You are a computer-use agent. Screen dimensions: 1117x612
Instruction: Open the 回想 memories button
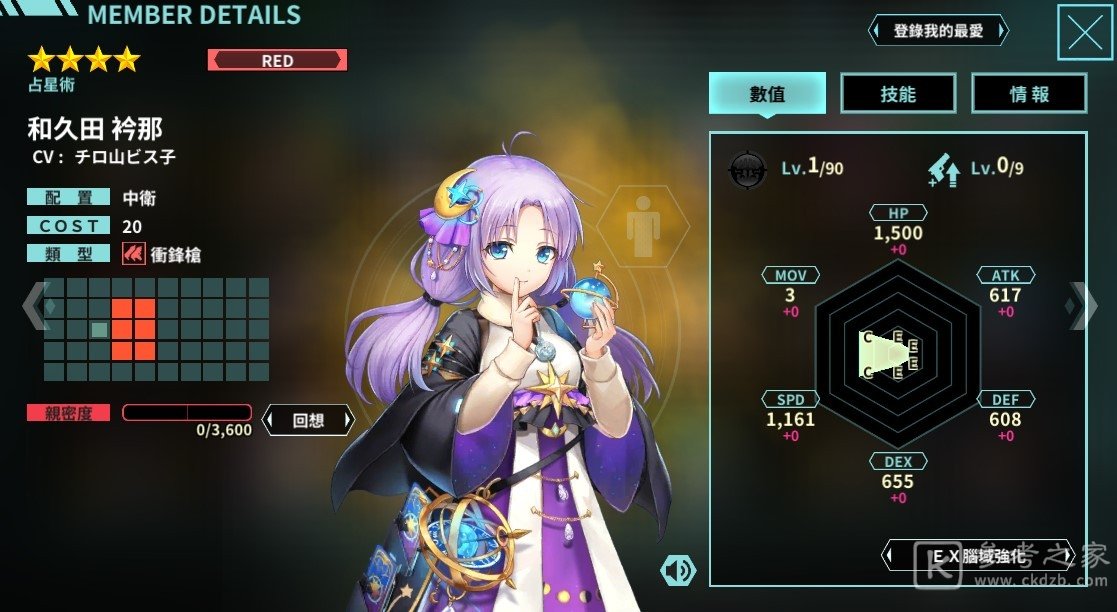(x=308, y=420)
